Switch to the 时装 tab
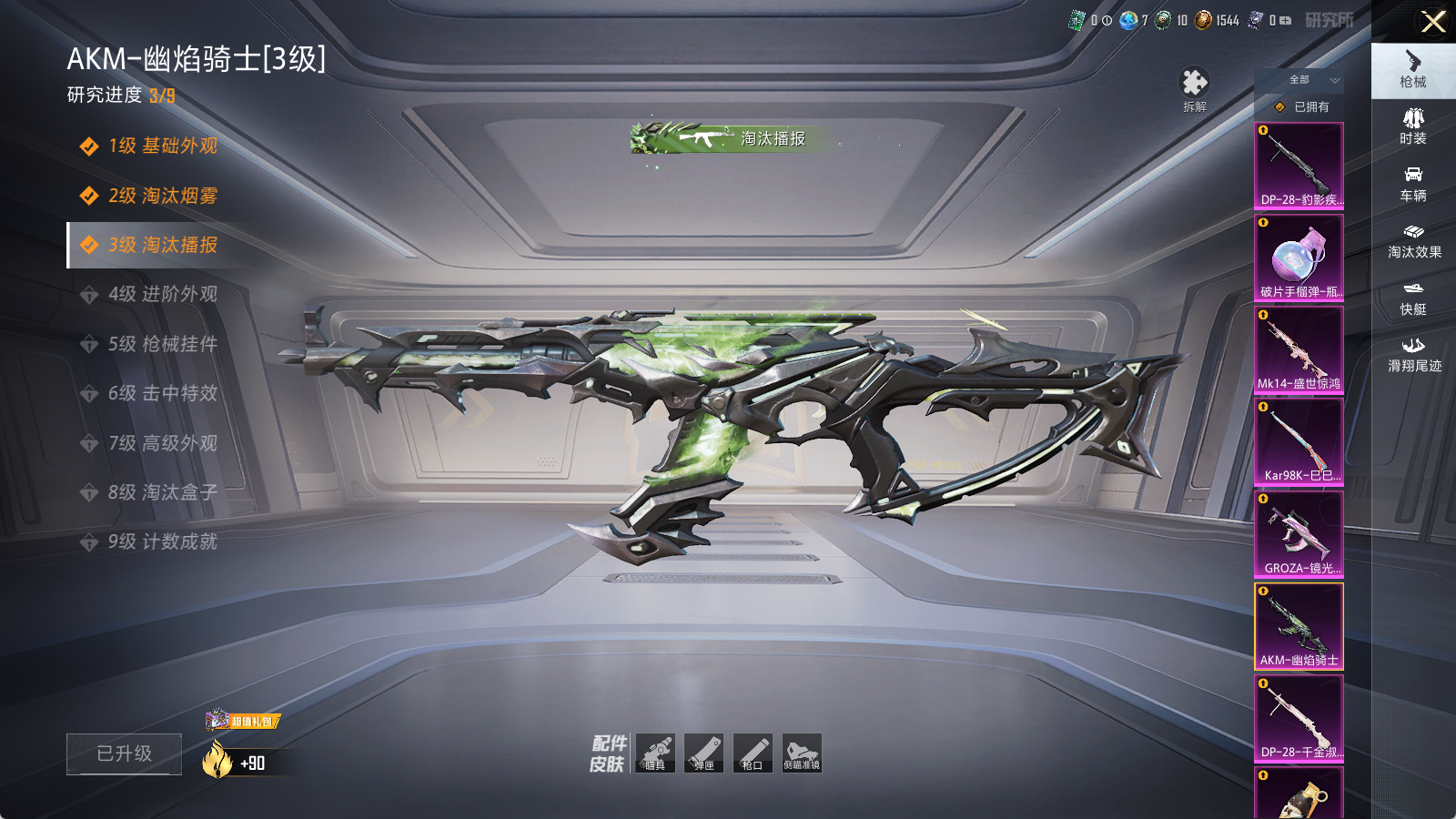The height and width of the screenshot is (819, 1456). (x=1413, y=126)
